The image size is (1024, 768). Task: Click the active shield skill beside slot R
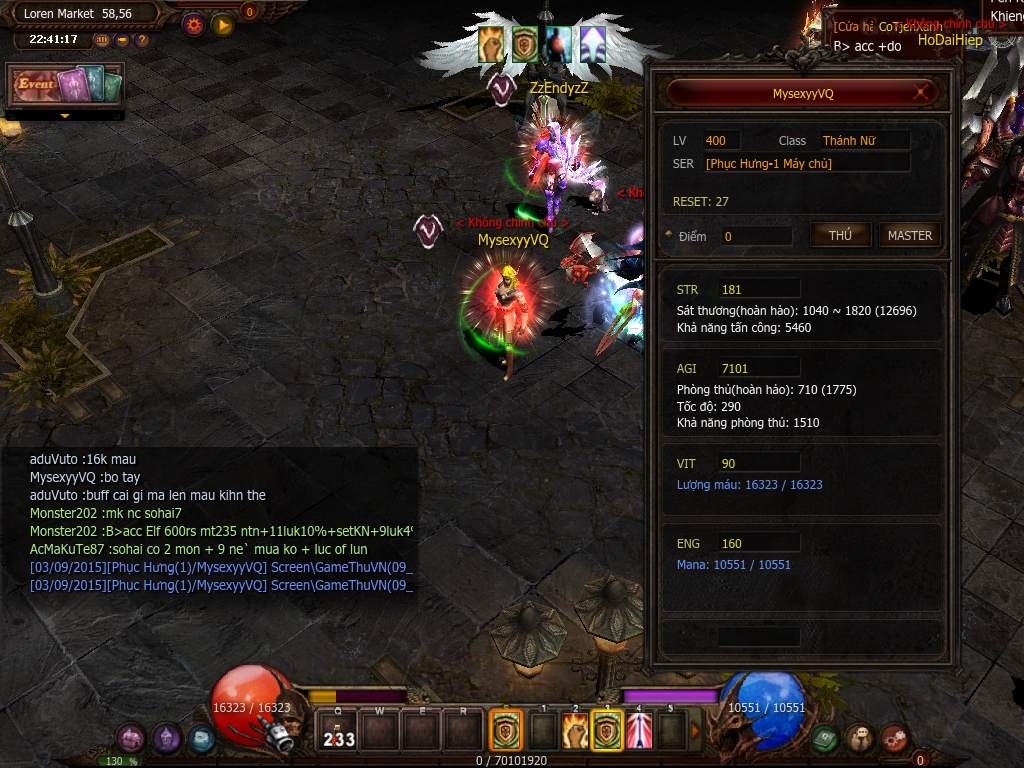pos(505,731)
